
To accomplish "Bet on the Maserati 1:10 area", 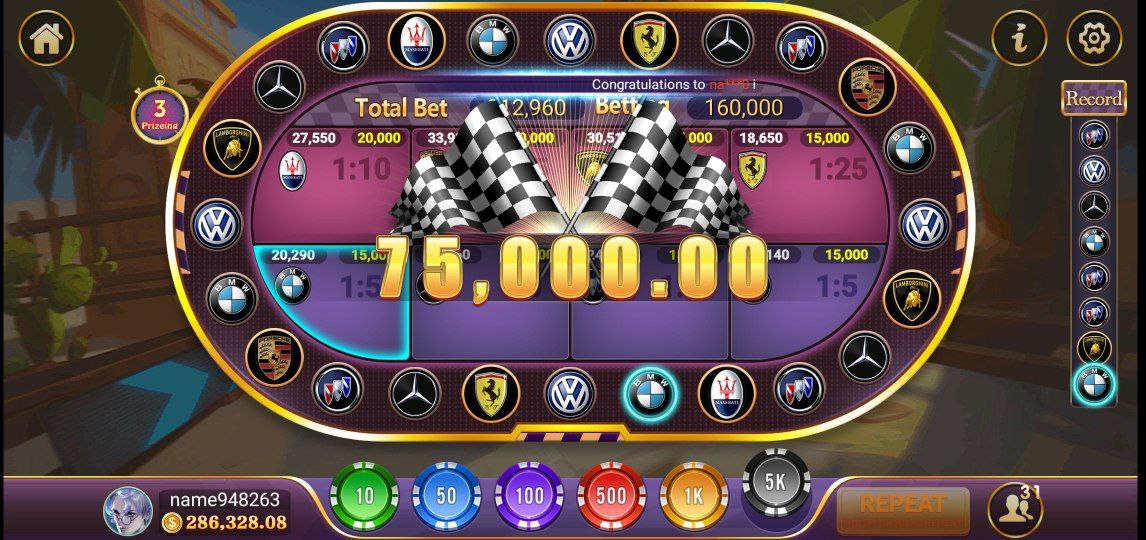I will click(x=330, y=185).
